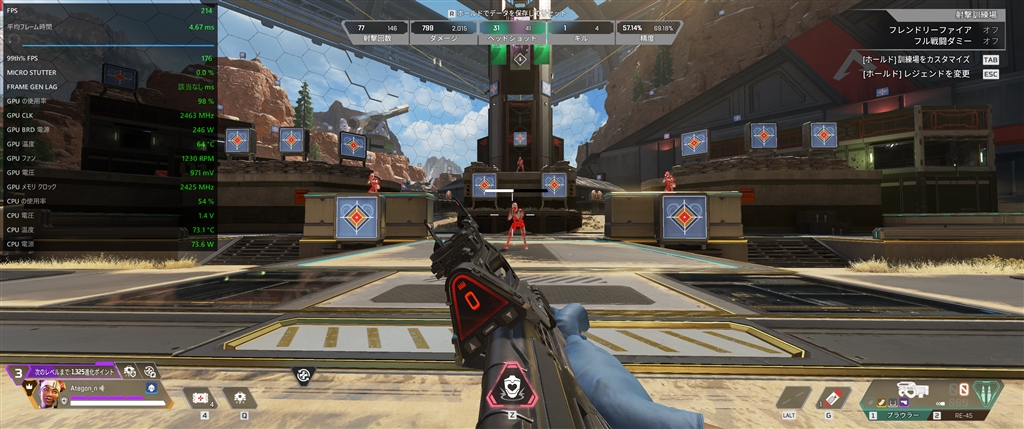The height and width of the screenshot is (429, 1024).
Task: Use the syringe health item slot
Action: coord(201,397)
